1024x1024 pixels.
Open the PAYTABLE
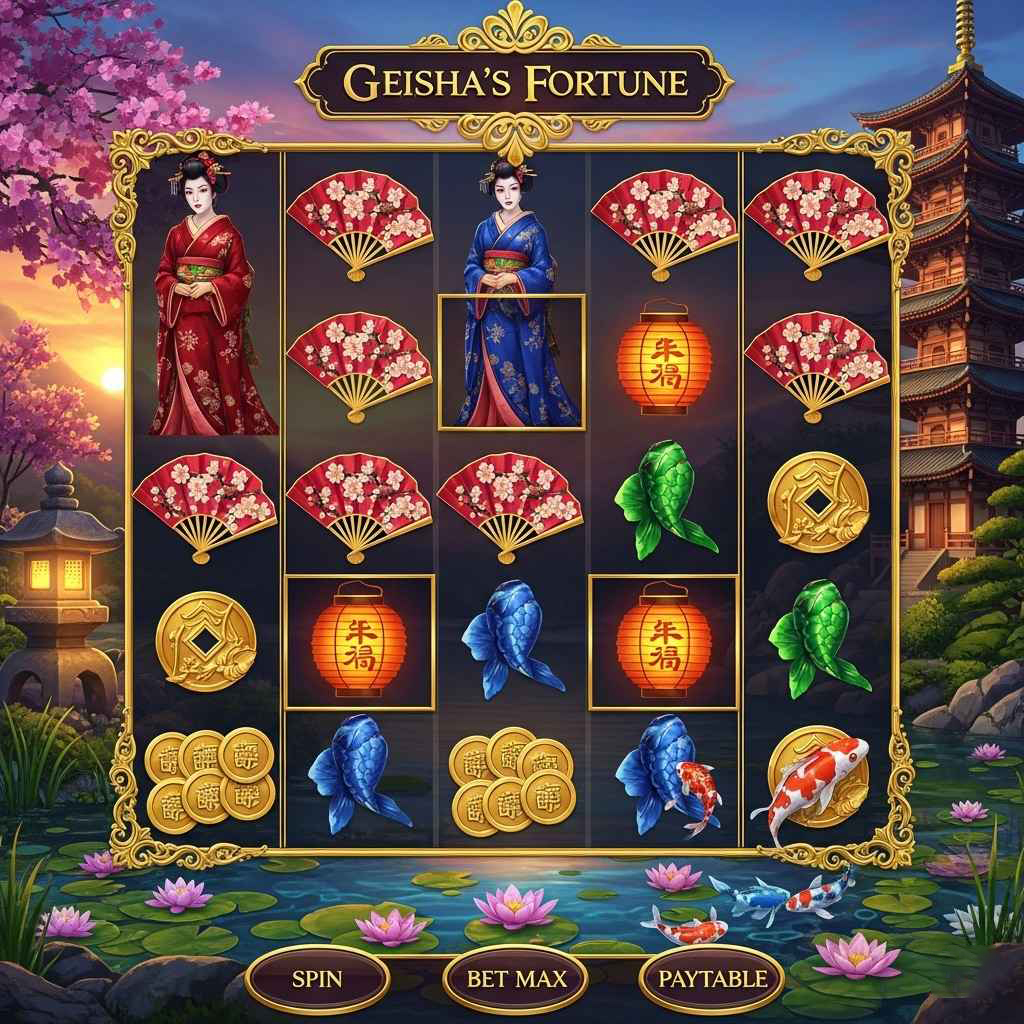click(x=712, y=979)
